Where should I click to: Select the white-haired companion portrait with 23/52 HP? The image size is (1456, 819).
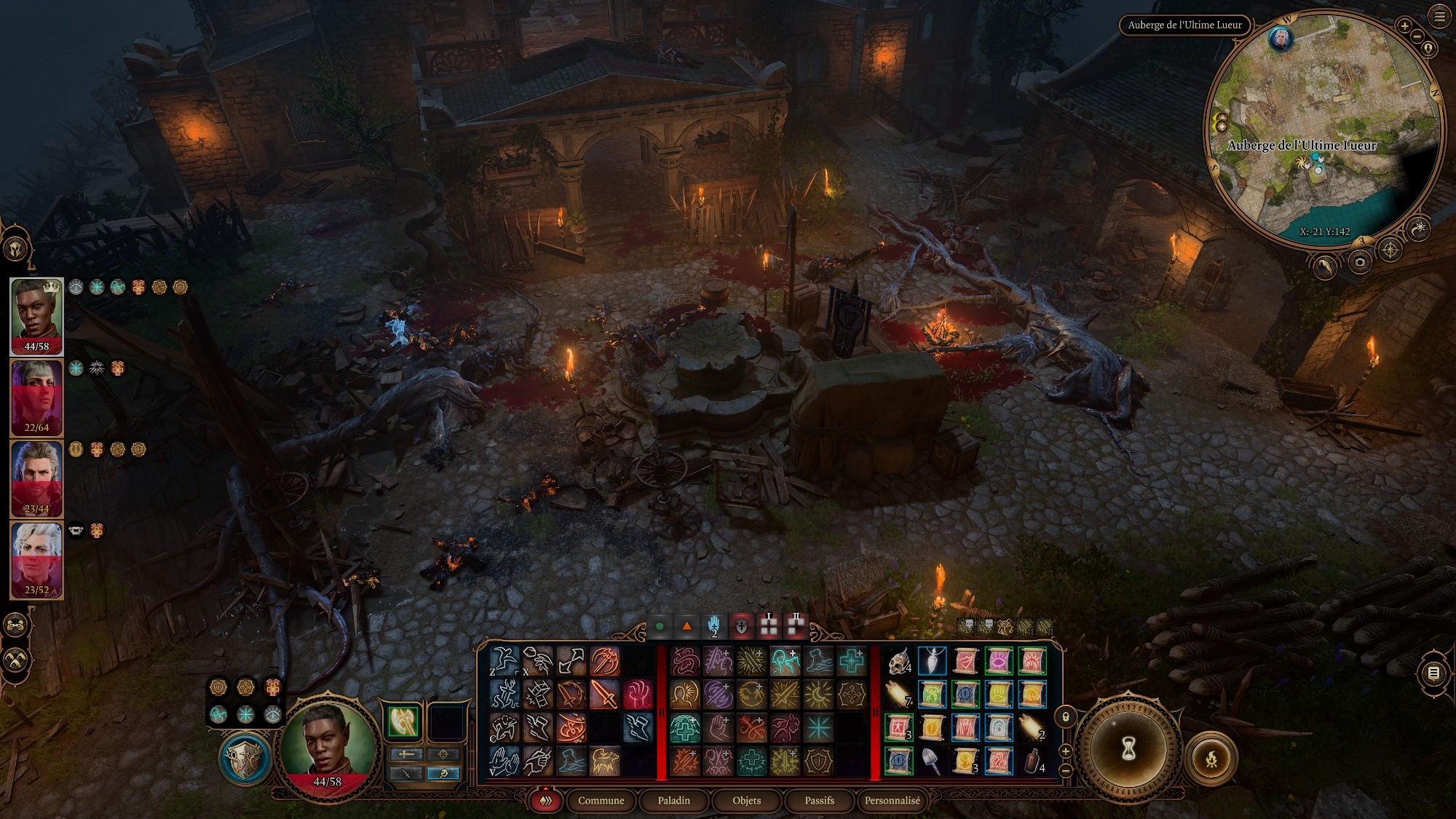36,560
